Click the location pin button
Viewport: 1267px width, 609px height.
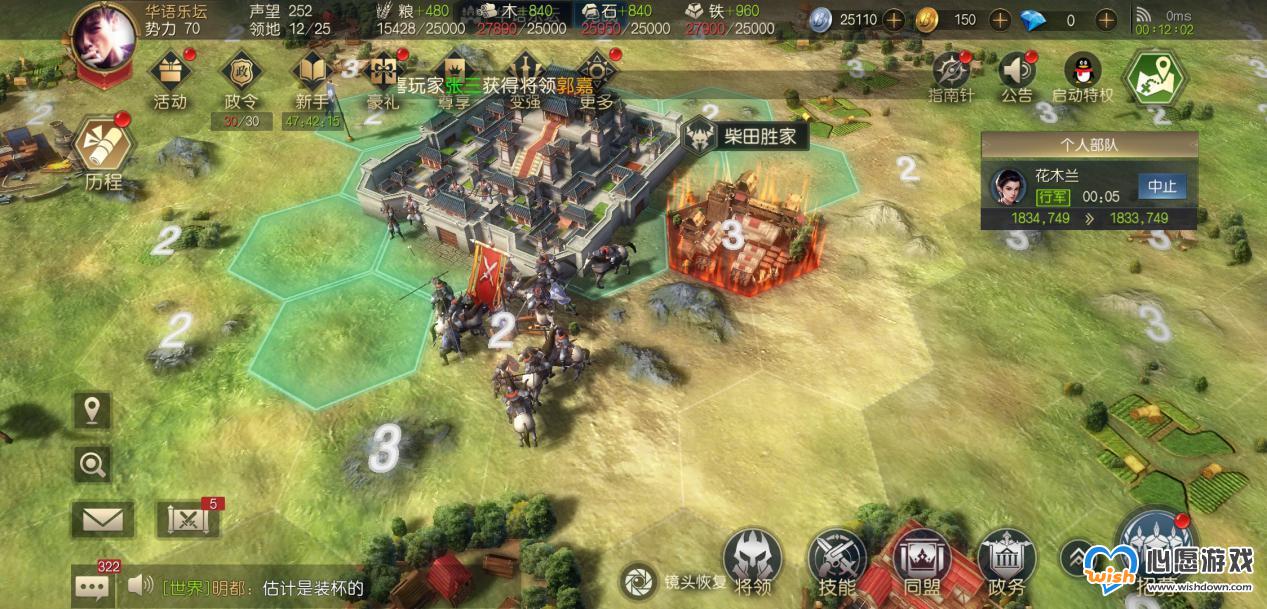tap(93, 410)
